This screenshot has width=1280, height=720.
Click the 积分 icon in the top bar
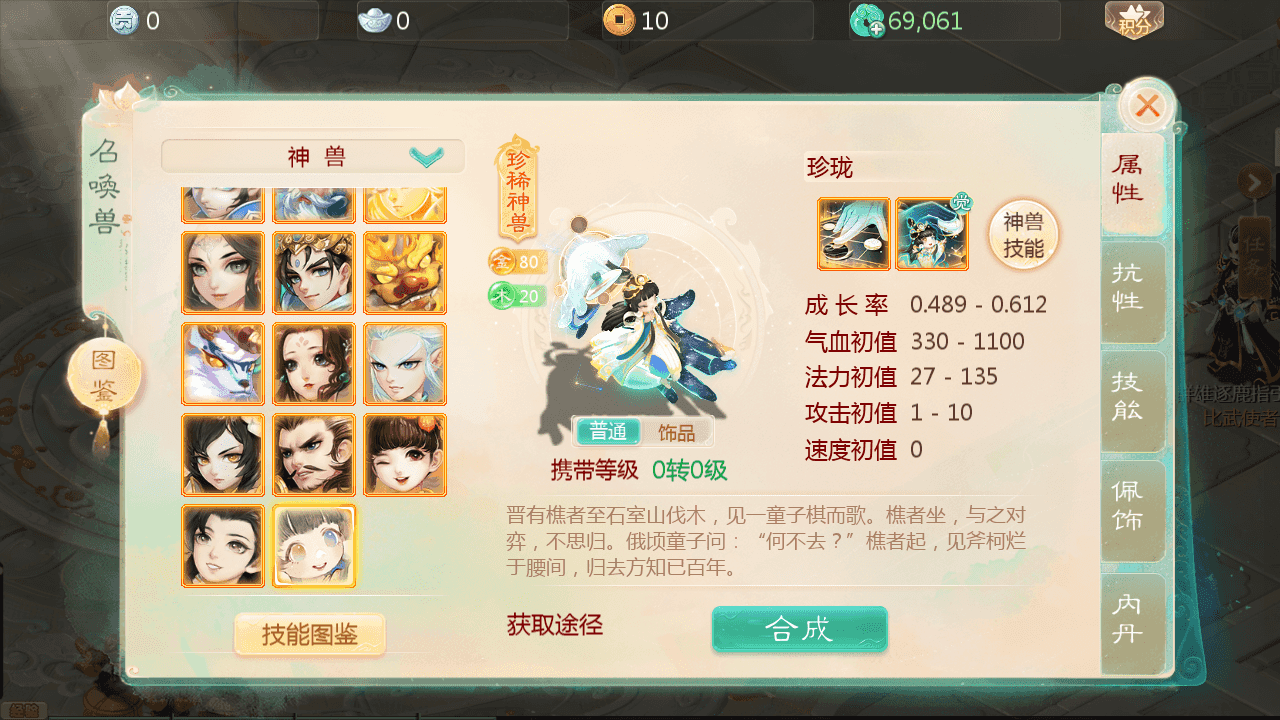(x=1136, y=20)
